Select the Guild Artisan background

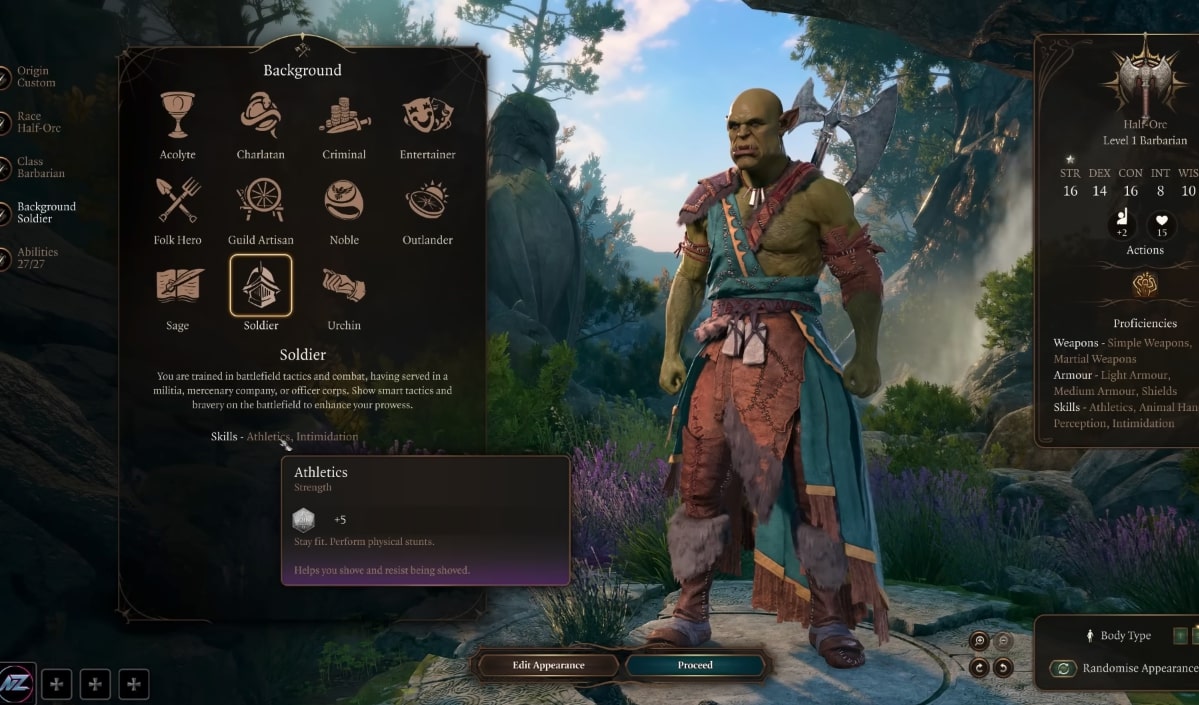point(260,202)
